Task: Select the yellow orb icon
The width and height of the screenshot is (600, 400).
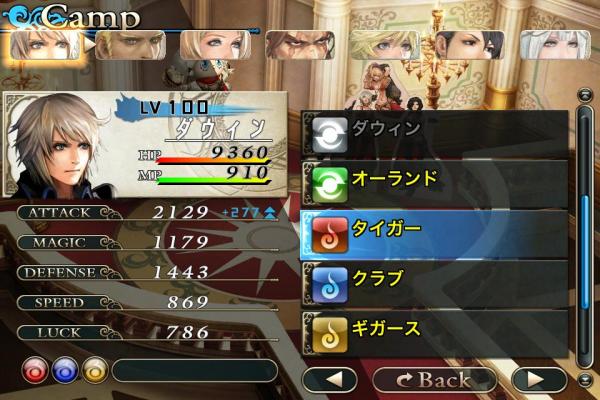Action: pos(94,368)
